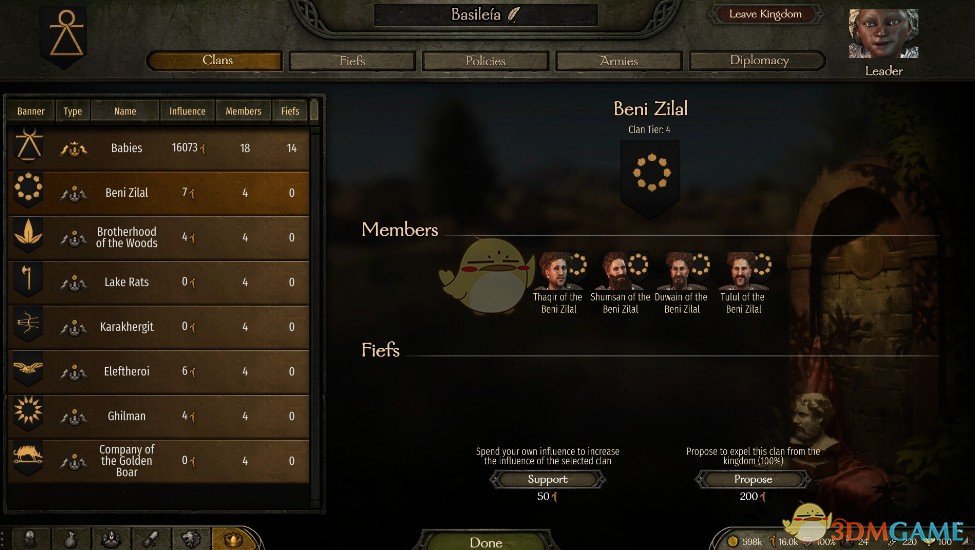Switch to the Diplomacy tab
Image resolution: width=975 pixels, height=550 pixels.
coord(758,61)
